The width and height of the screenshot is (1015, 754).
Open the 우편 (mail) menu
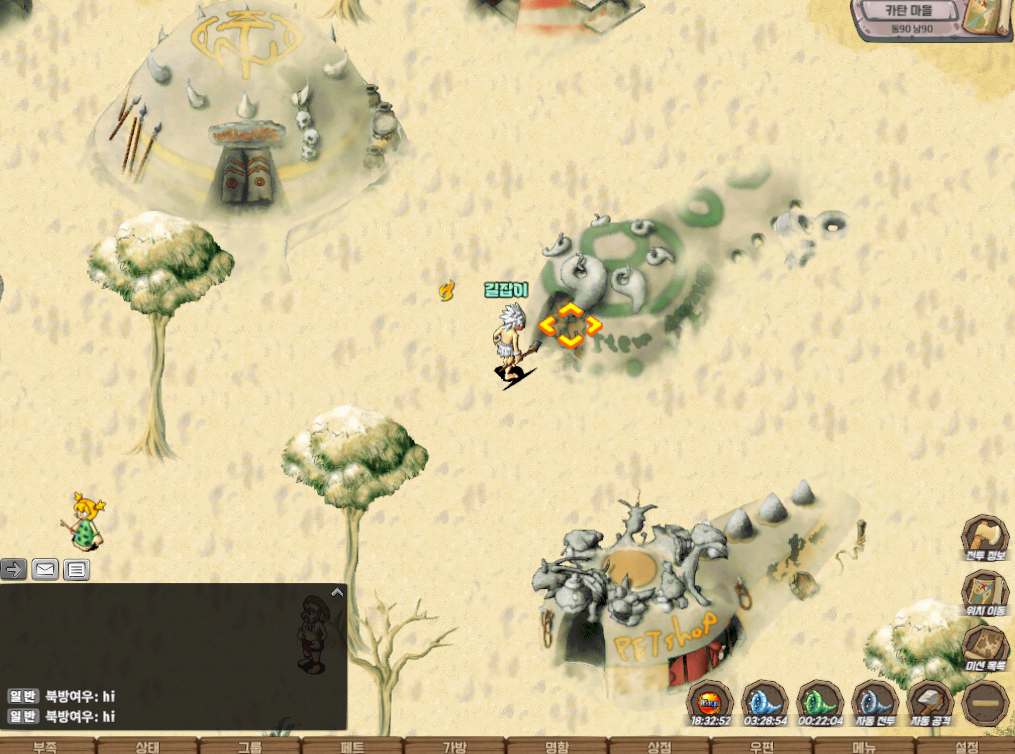(762, 746)
